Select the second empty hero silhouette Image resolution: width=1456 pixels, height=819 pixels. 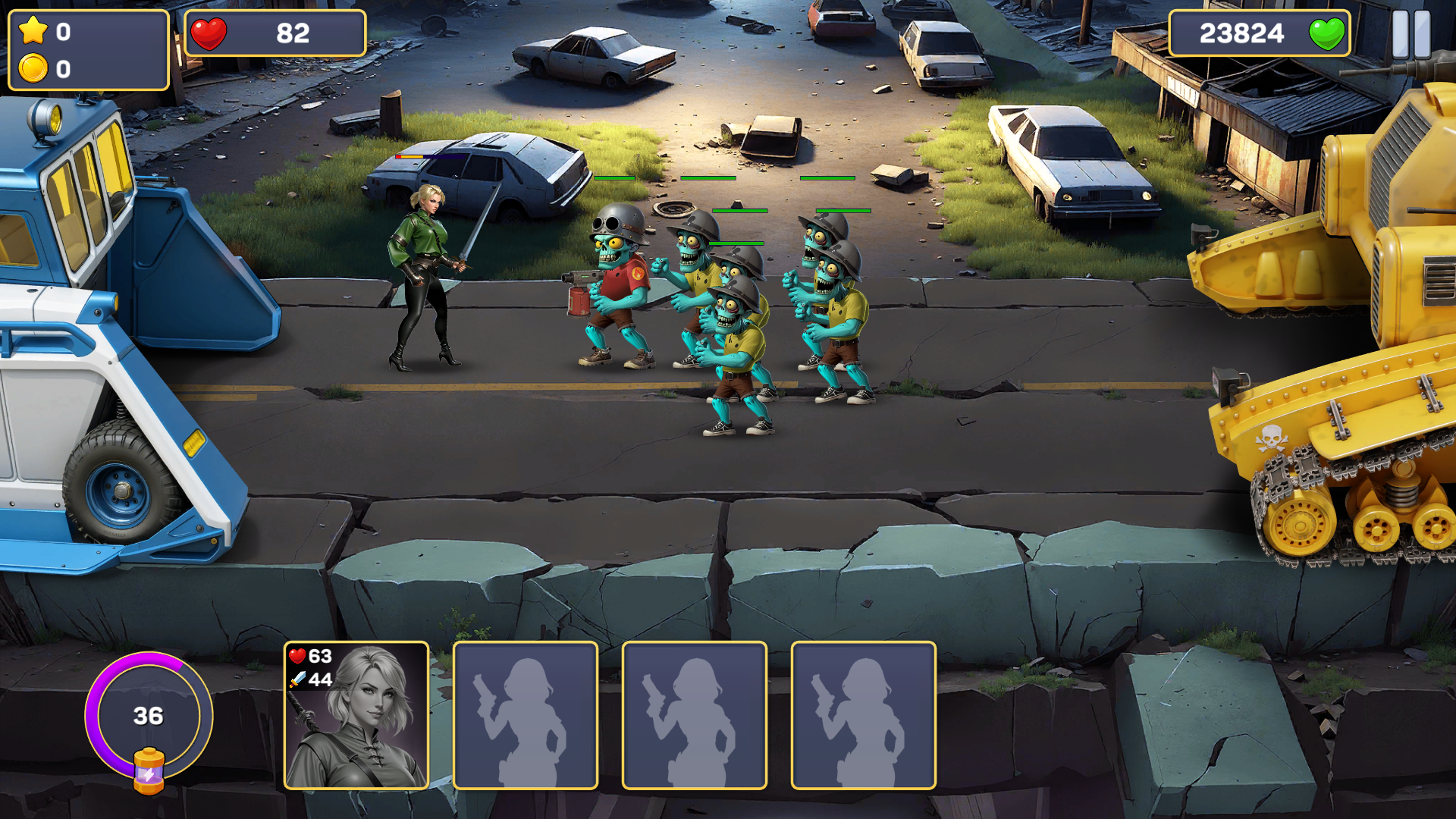695,718
